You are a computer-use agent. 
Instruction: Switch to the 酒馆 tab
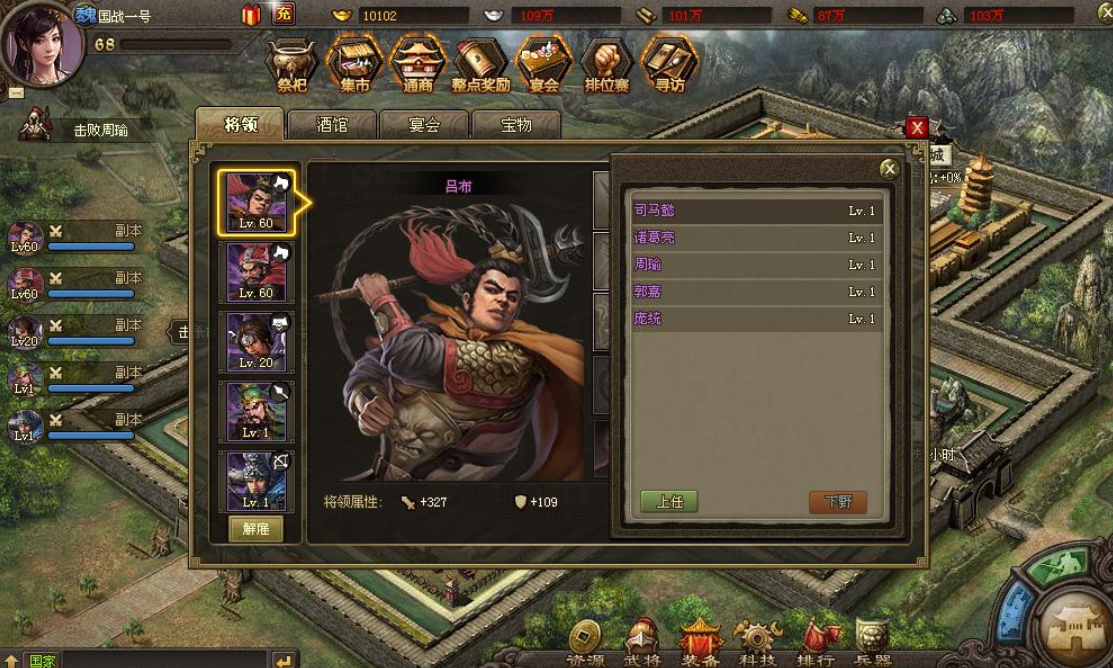[x=331, y=125]
